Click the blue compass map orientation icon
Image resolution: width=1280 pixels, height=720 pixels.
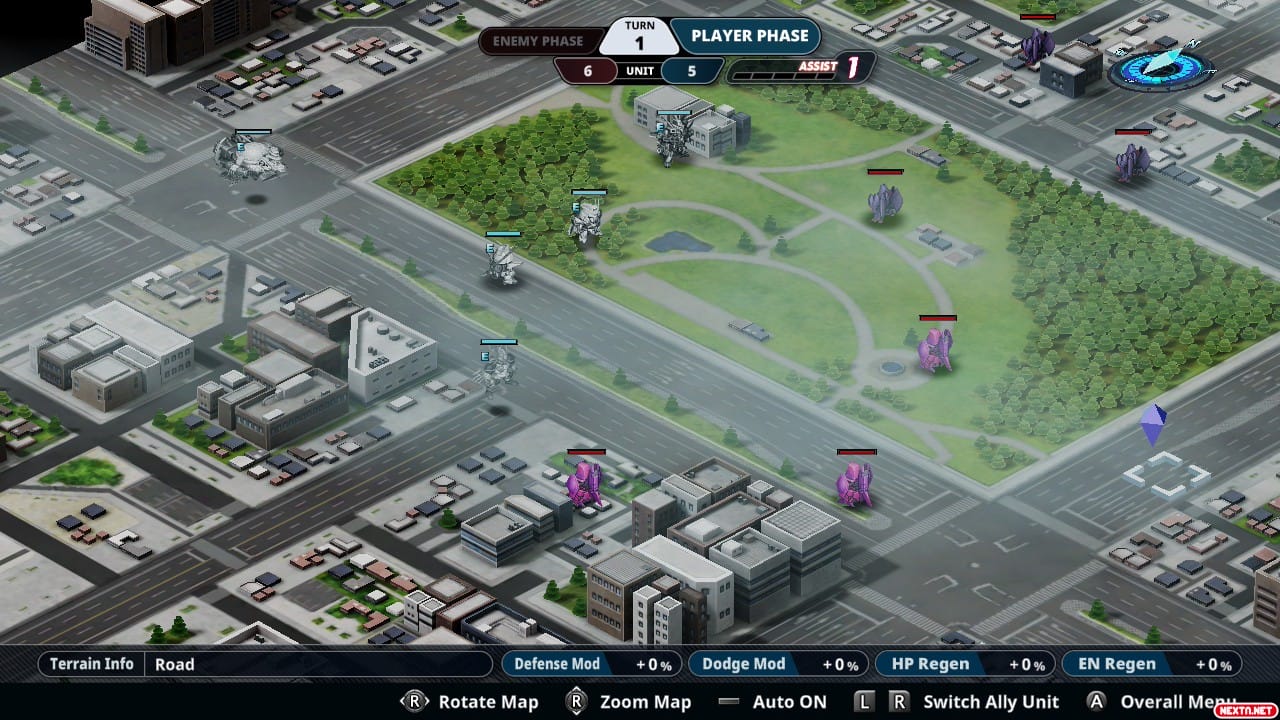[x=1160, y=68]
